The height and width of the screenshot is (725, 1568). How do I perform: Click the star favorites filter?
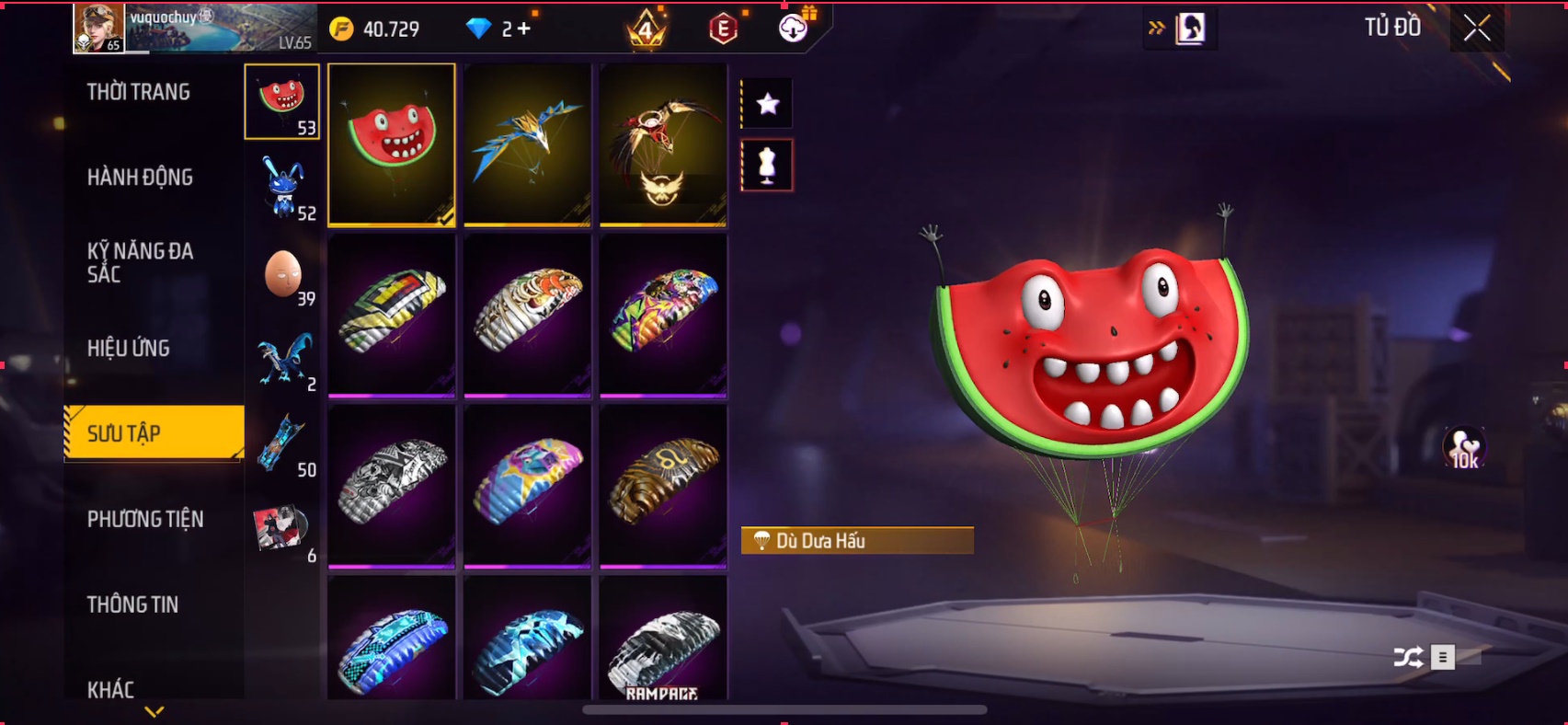point(767,104)
